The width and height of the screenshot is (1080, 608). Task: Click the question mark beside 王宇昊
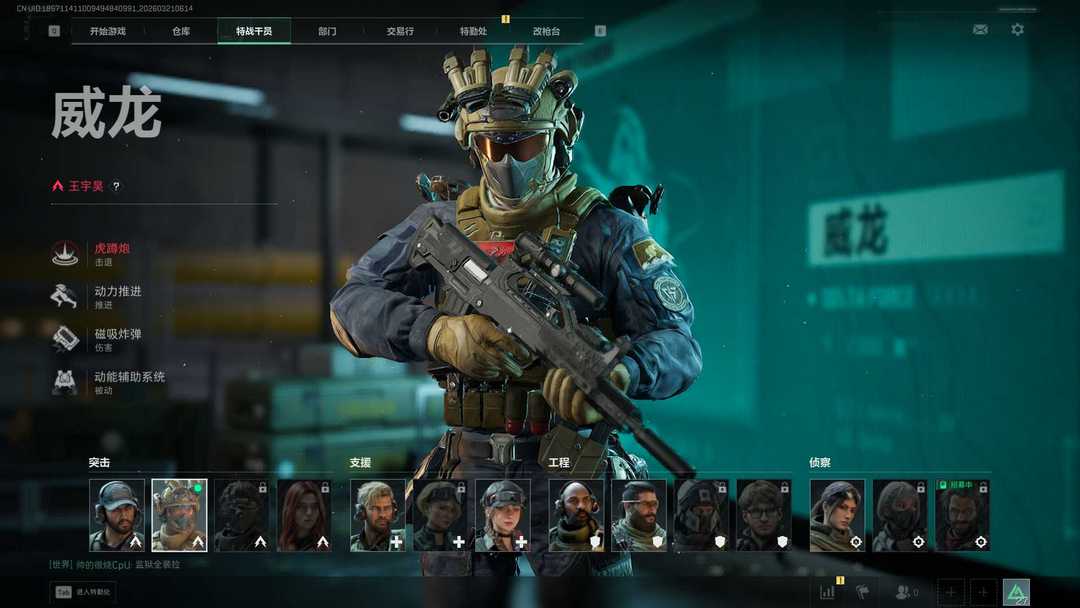click(116, 186)
